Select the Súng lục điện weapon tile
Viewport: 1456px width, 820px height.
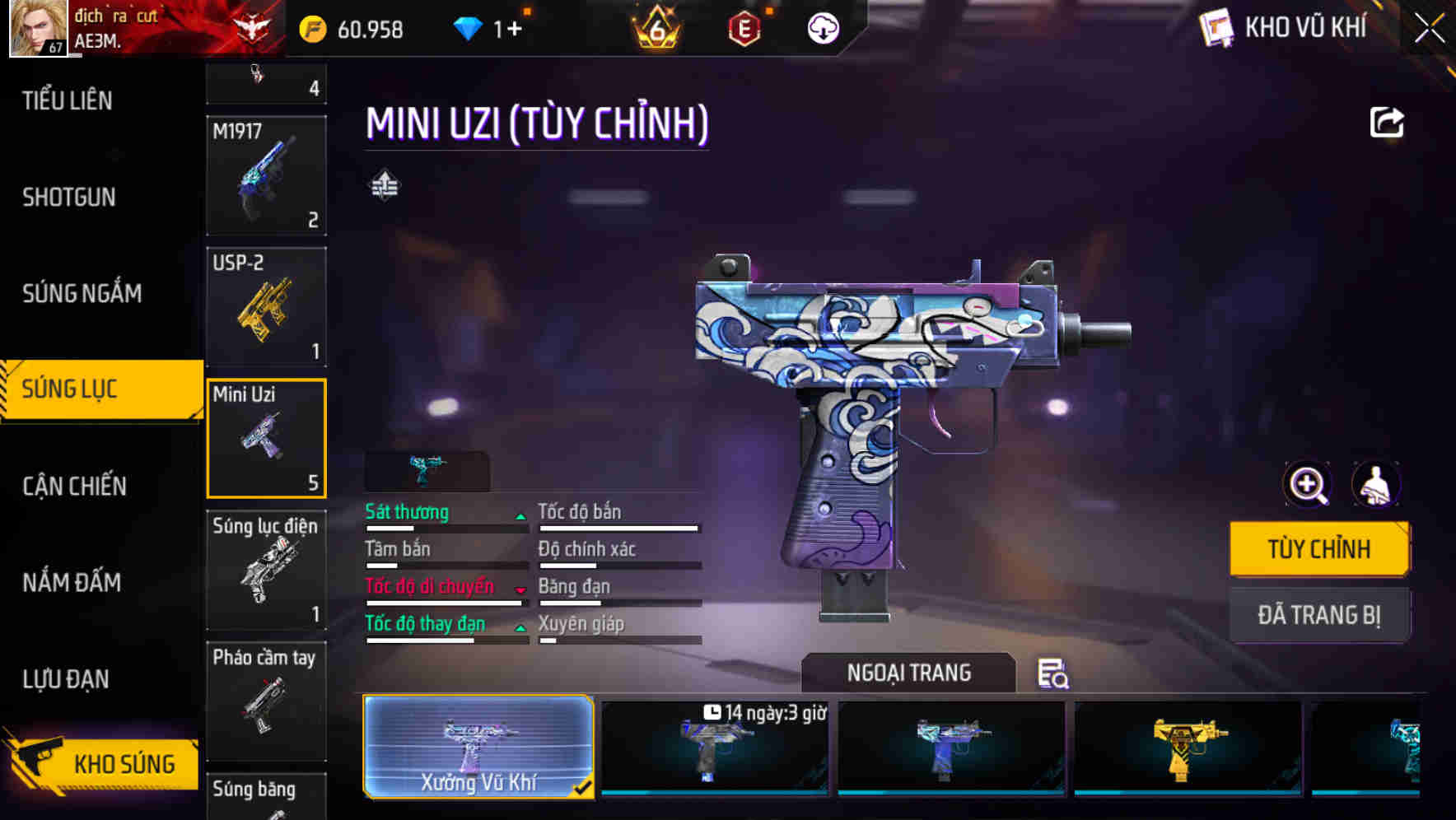coord(266,570)
